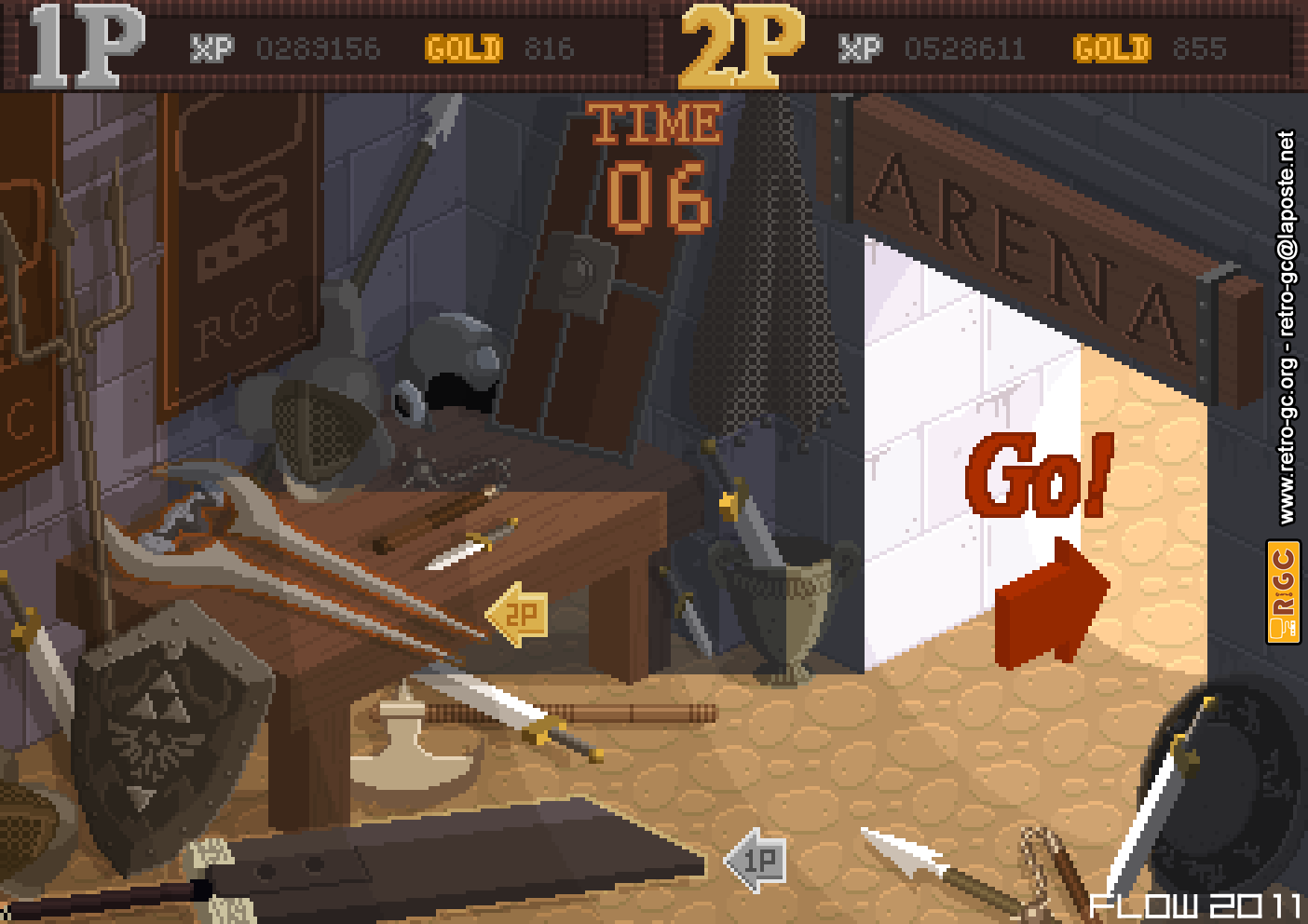Select the silver 1P arrow marker
1308x924 pixels.
756,860
